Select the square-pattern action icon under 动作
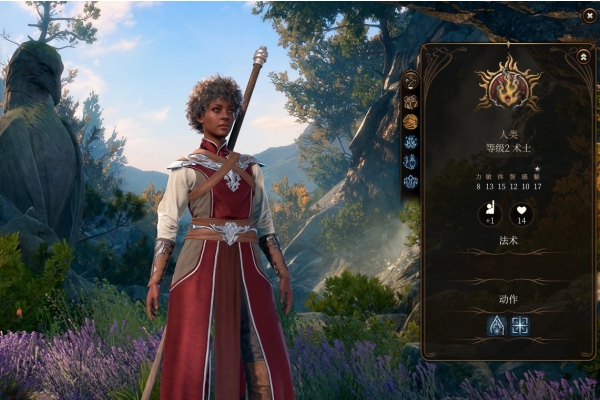Viewport: 600px width, 400px height. (520, 325)
